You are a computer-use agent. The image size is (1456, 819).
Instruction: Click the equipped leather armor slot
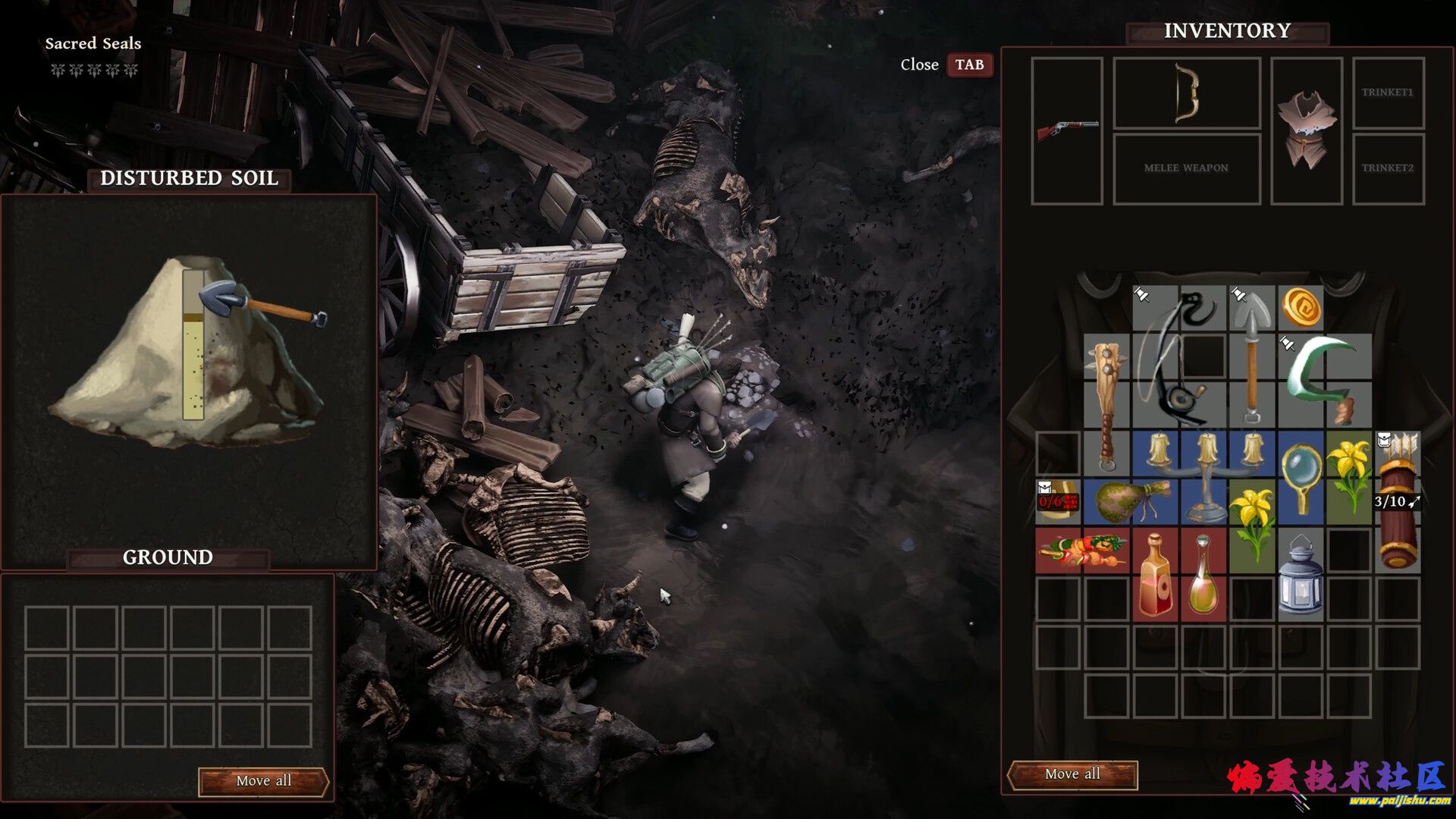coord(1306,130)
